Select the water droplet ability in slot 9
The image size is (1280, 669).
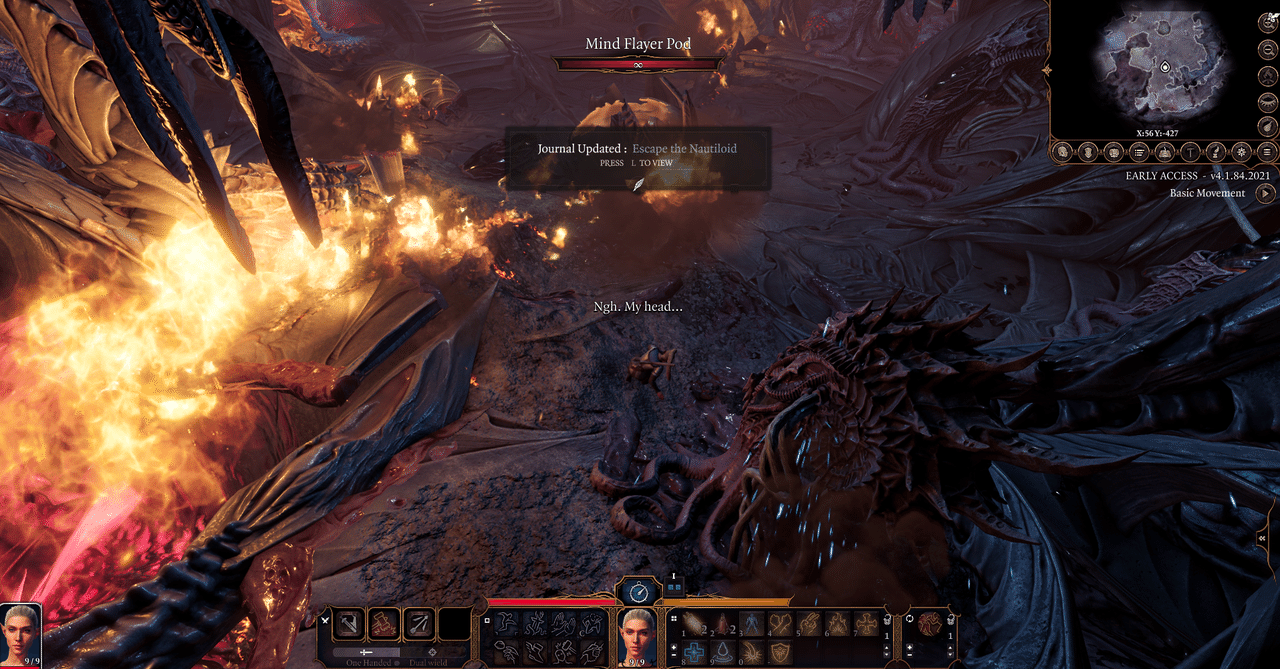coord(723,651)
